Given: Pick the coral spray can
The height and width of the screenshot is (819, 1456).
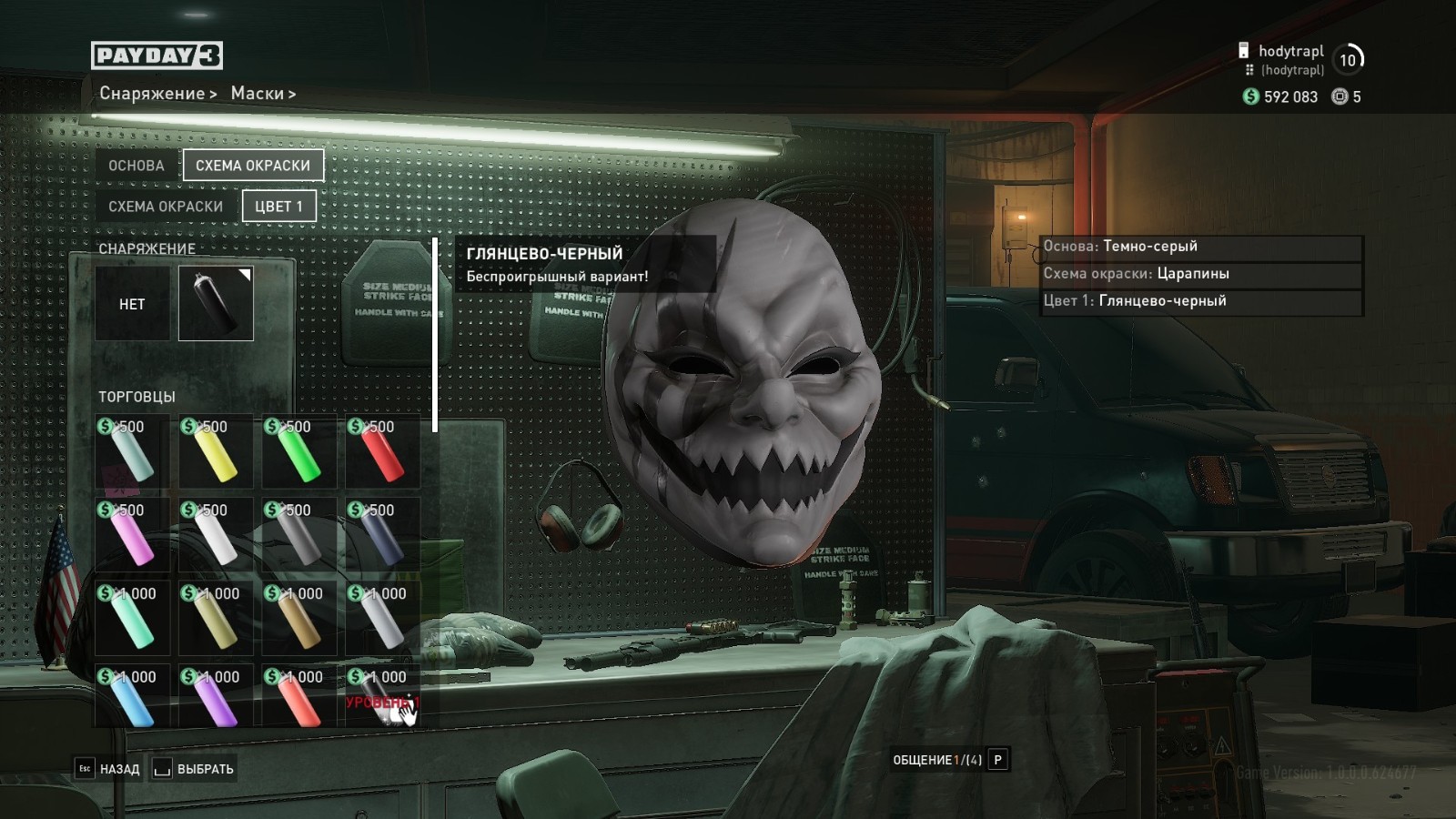Looking at the screenshot, I should (x=299, y=700).
